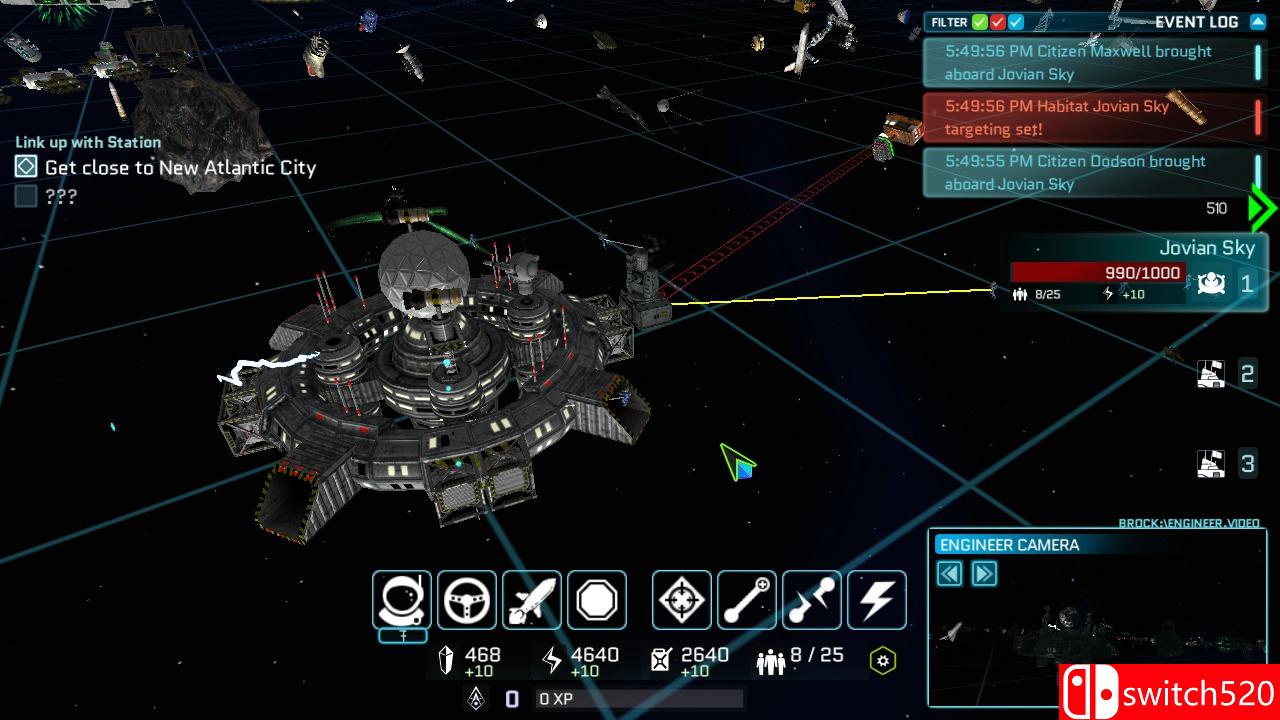Collapse the Event Log panel
This screenshot has height=720, width=1280.
1258,22
